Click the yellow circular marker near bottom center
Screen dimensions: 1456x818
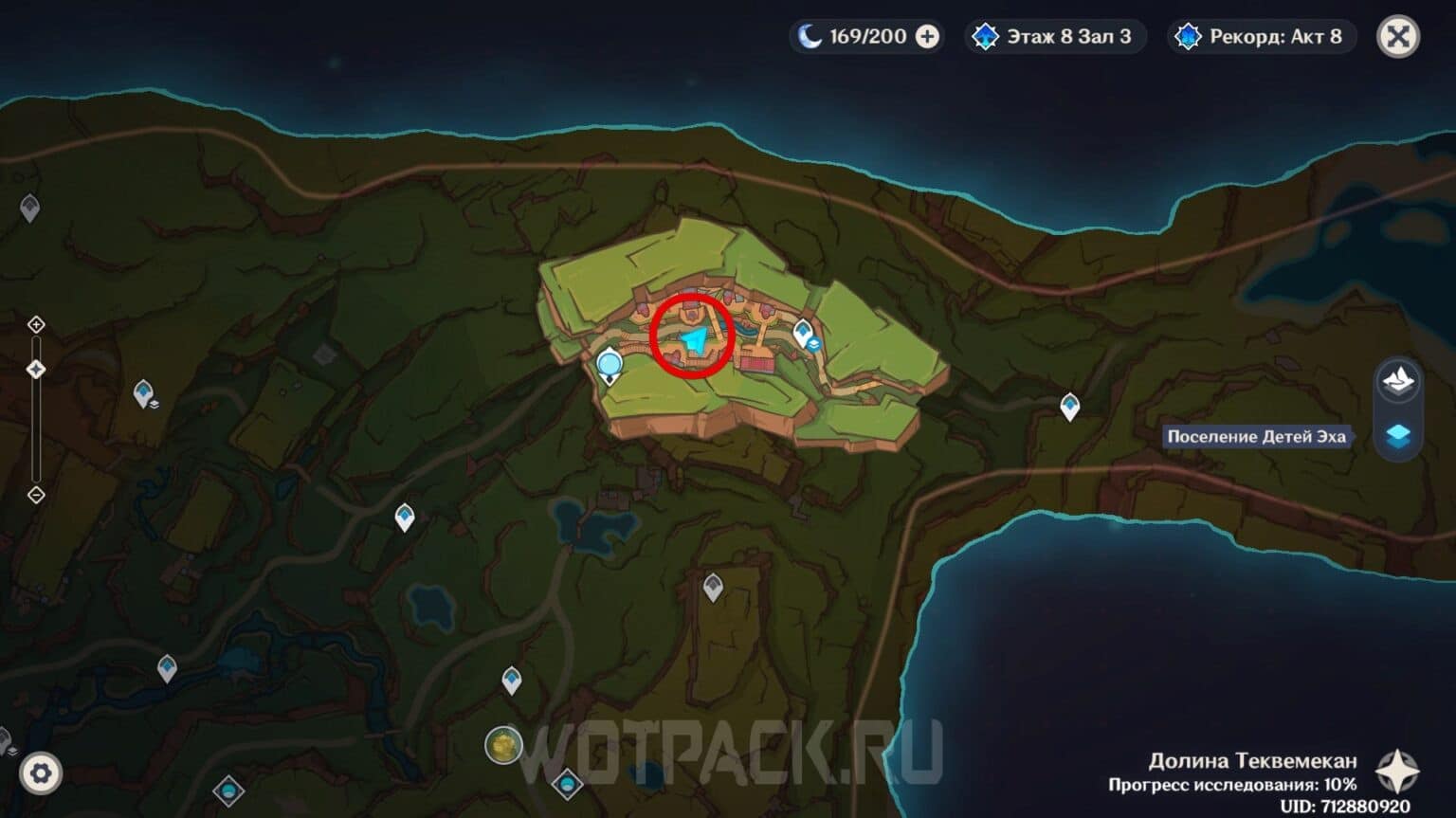pyautogui.click(x=501, y=746)
